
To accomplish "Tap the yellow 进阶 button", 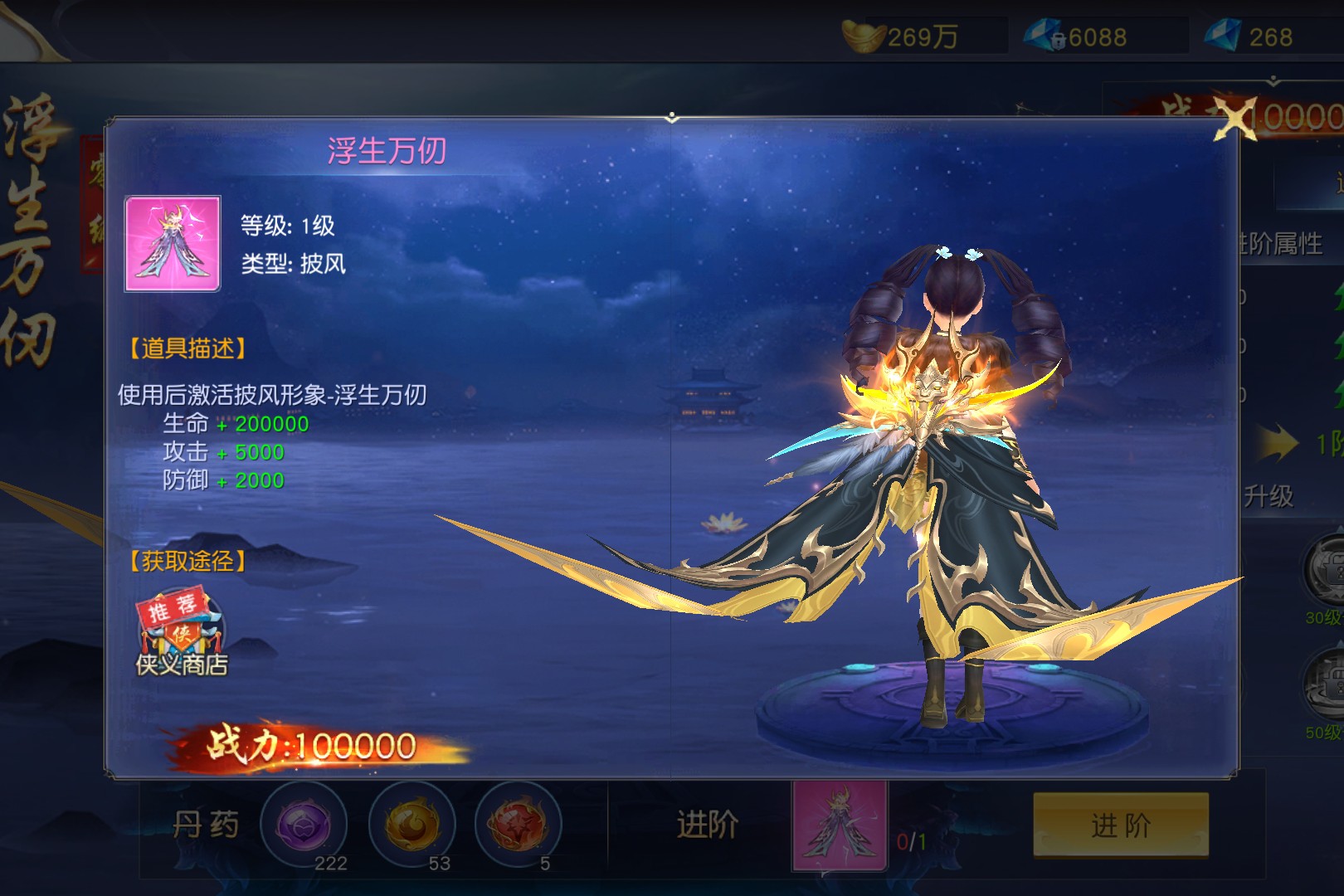I will tap(1120, 825).
